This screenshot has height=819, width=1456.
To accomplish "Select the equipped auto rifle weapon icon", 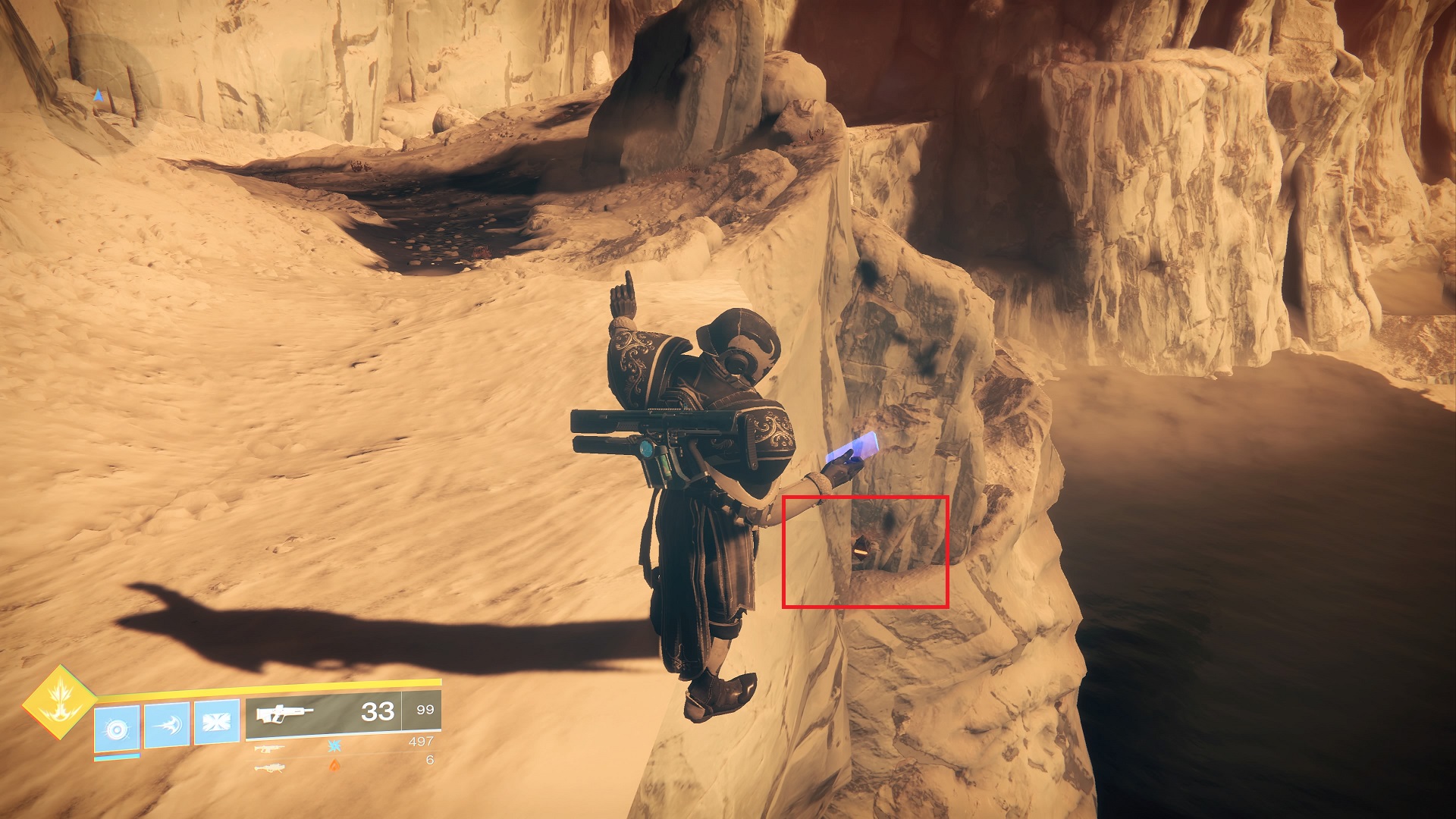I will pos(284,714).
